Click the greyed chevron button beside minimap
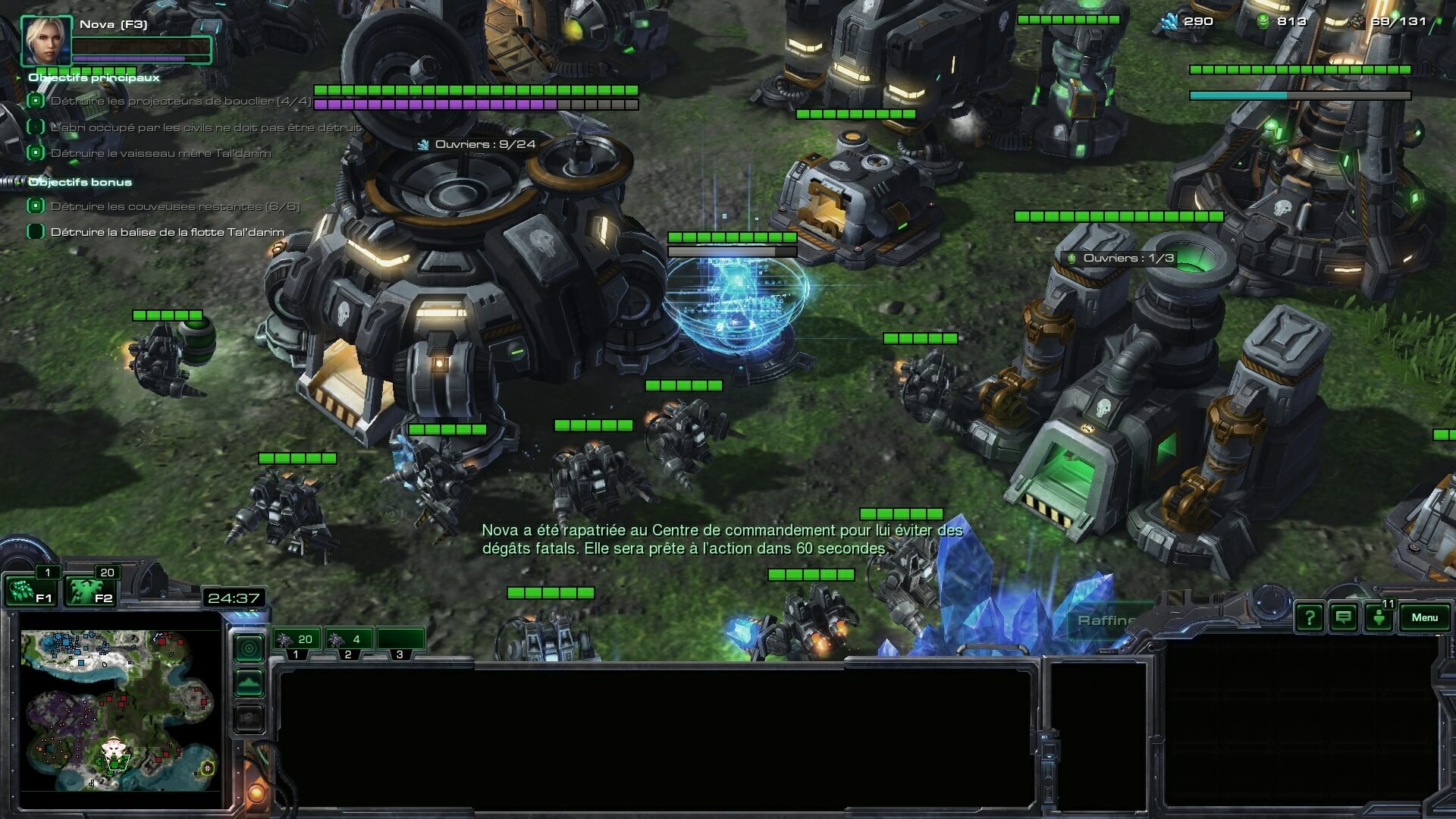 tap(249, 718)
